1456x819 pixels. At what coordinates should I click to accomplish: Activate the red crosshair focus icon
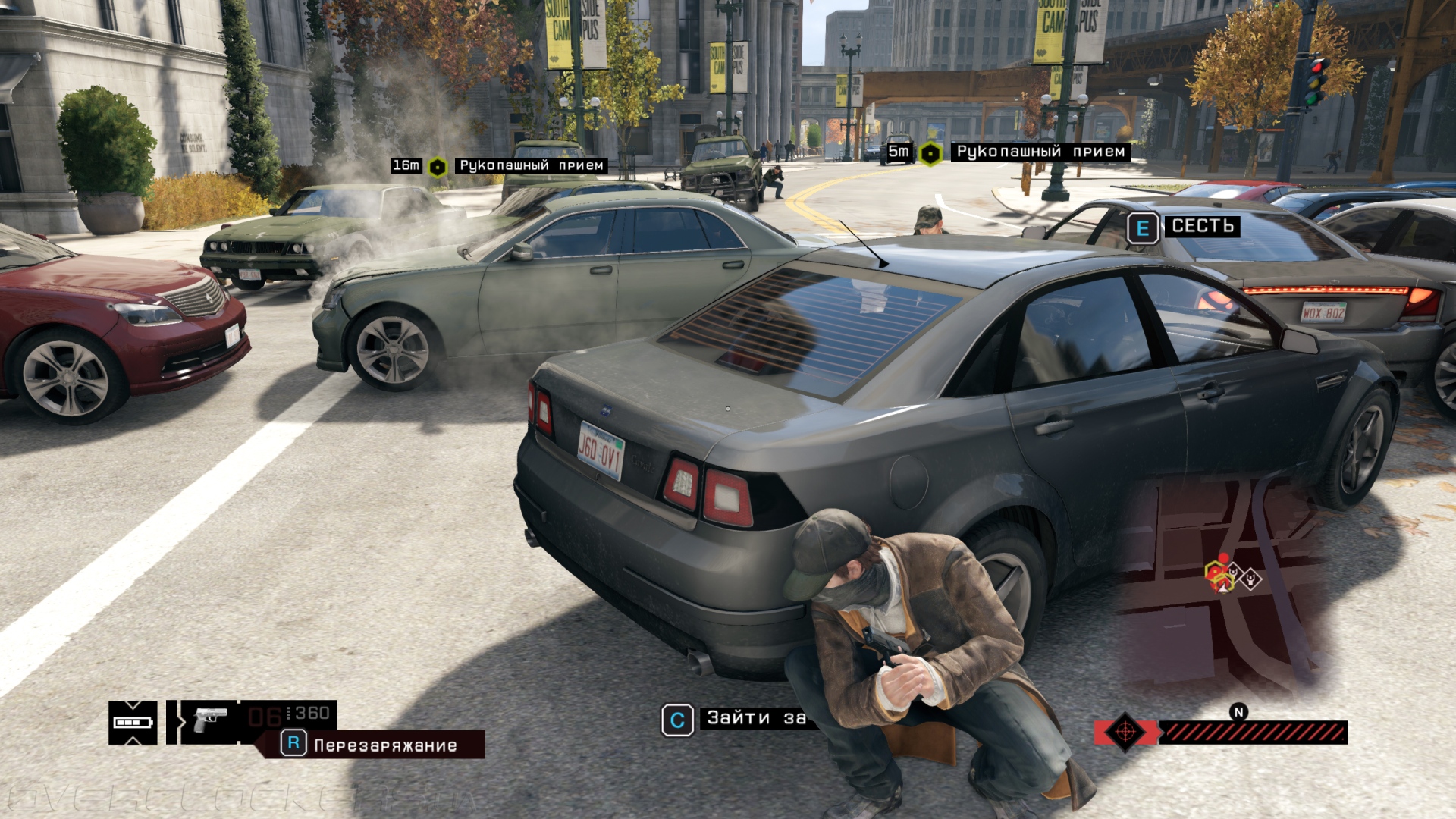pos(1125,733)
